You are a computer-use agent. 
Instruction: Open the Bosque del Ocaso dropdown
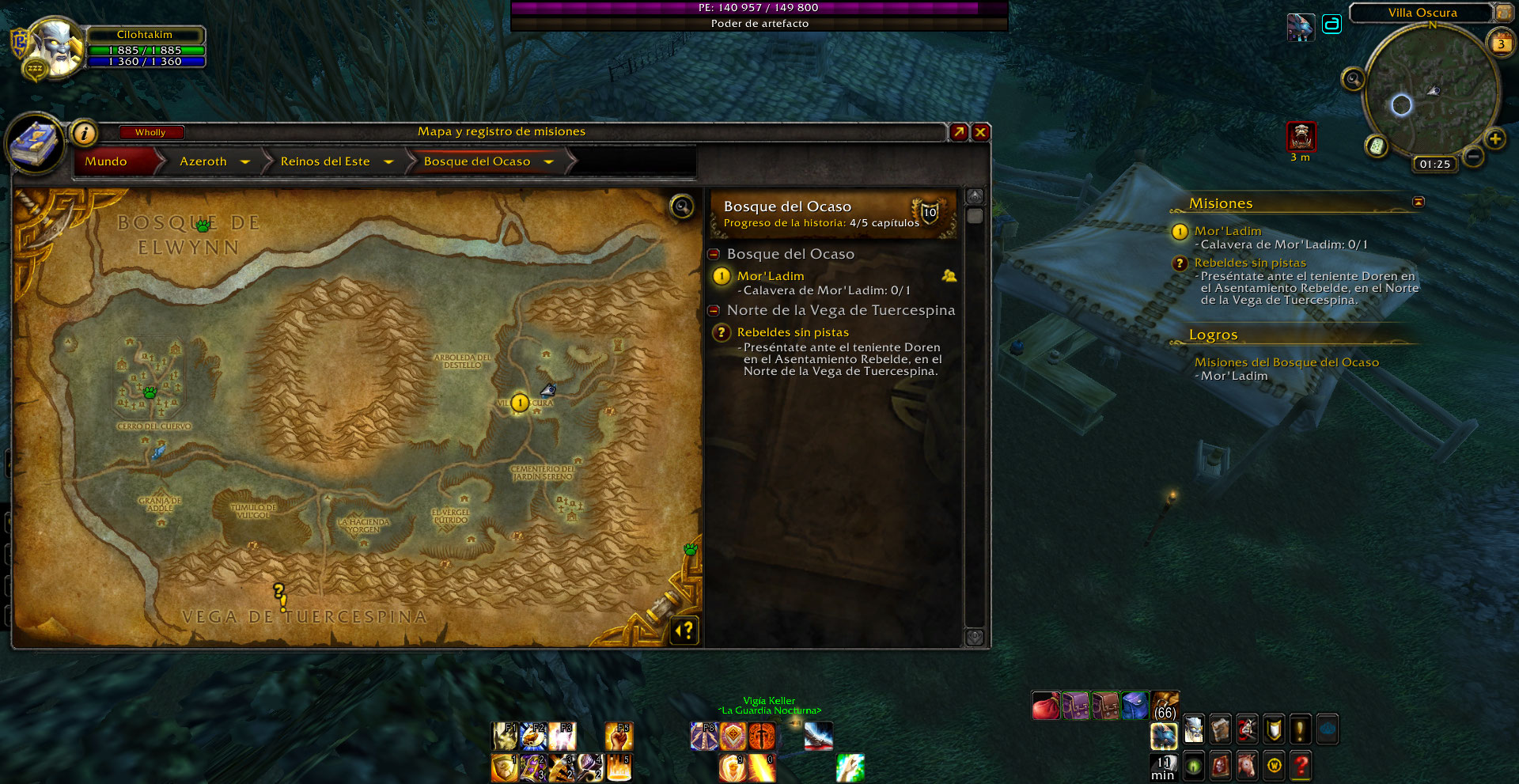(549, 161)
